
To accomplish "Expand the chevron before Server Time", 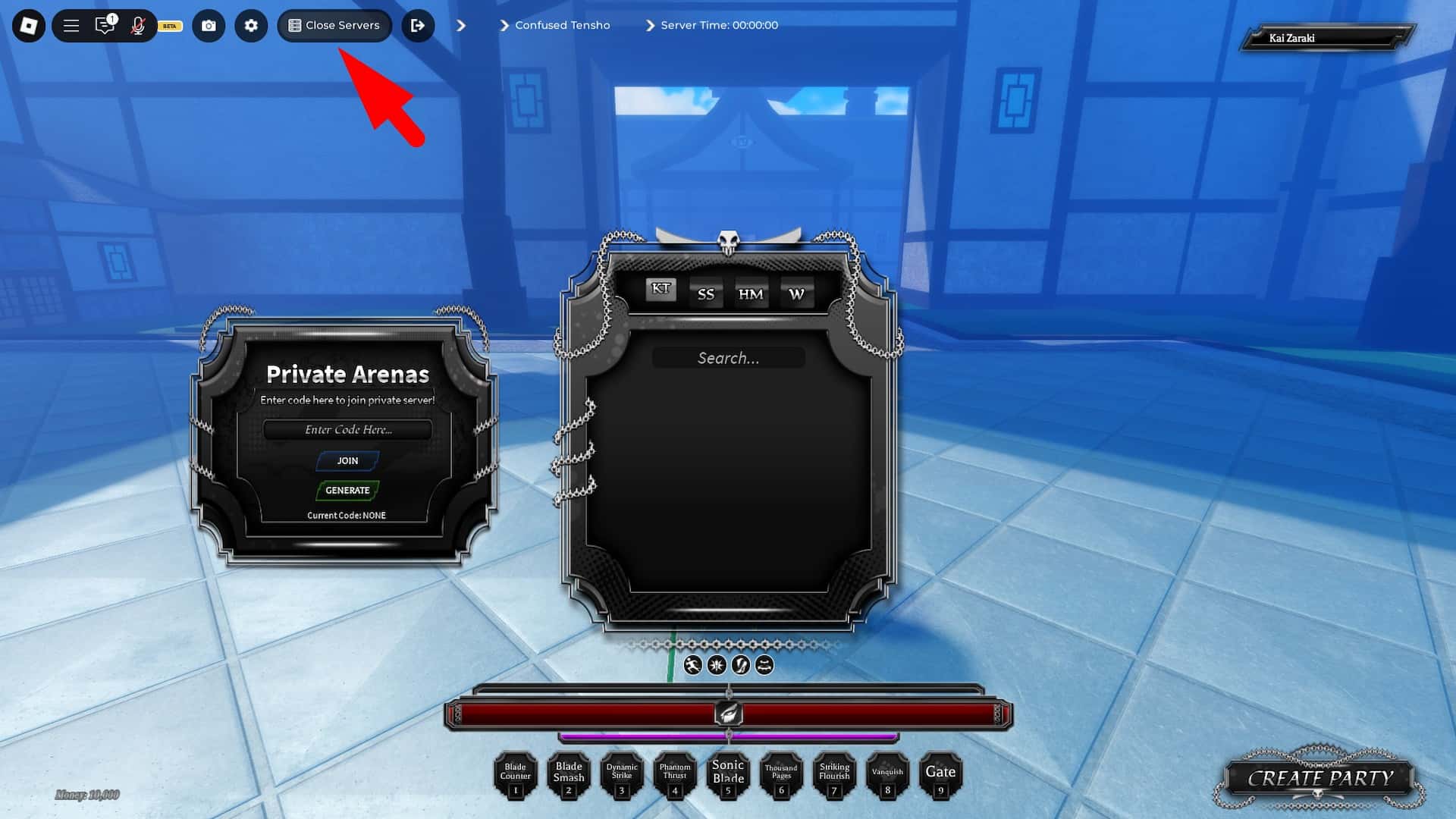I will (649, 25).
